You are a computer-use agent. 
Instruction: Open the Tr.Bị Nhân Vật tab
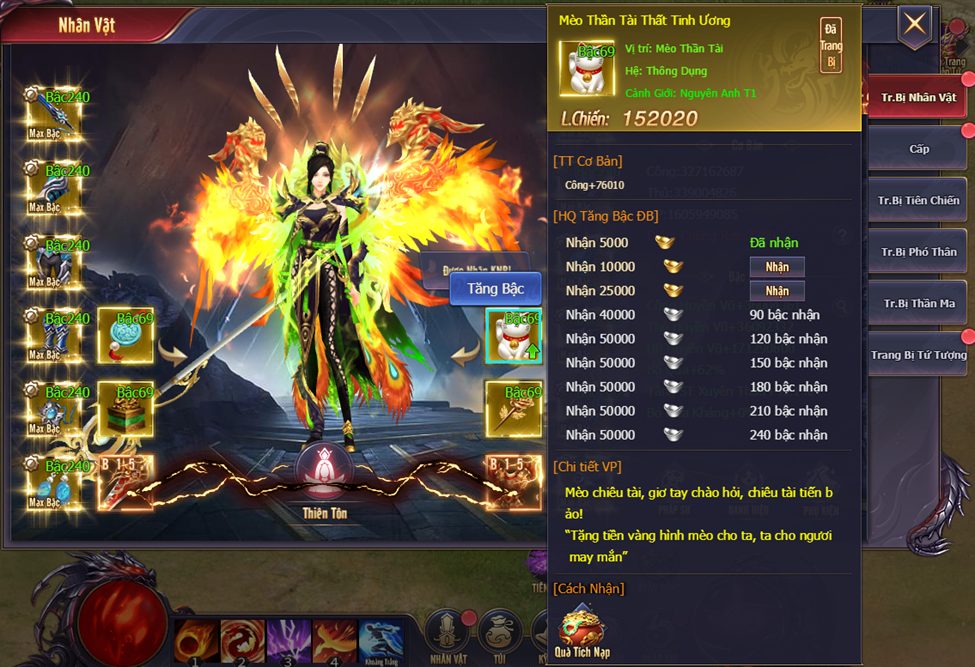918,98
